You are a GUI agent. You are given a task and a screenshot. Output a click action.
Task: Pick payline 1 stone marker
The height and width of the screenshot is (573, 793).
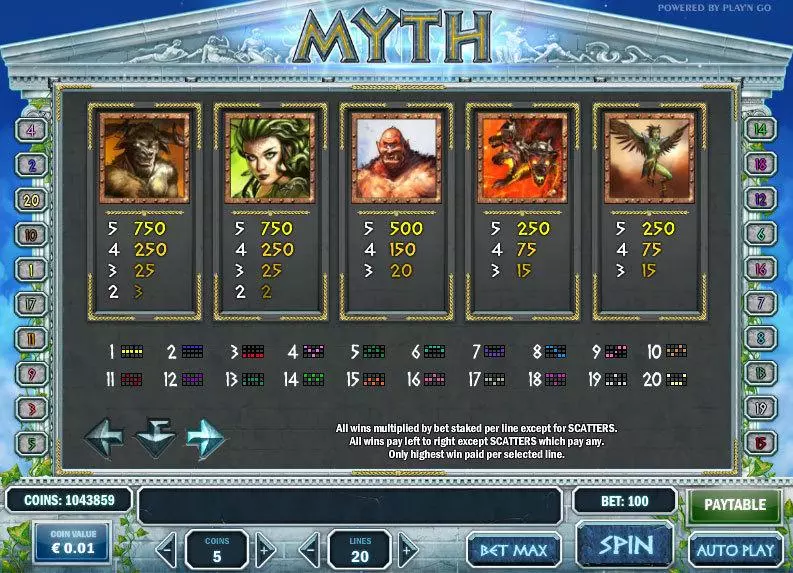coord(31,269)
